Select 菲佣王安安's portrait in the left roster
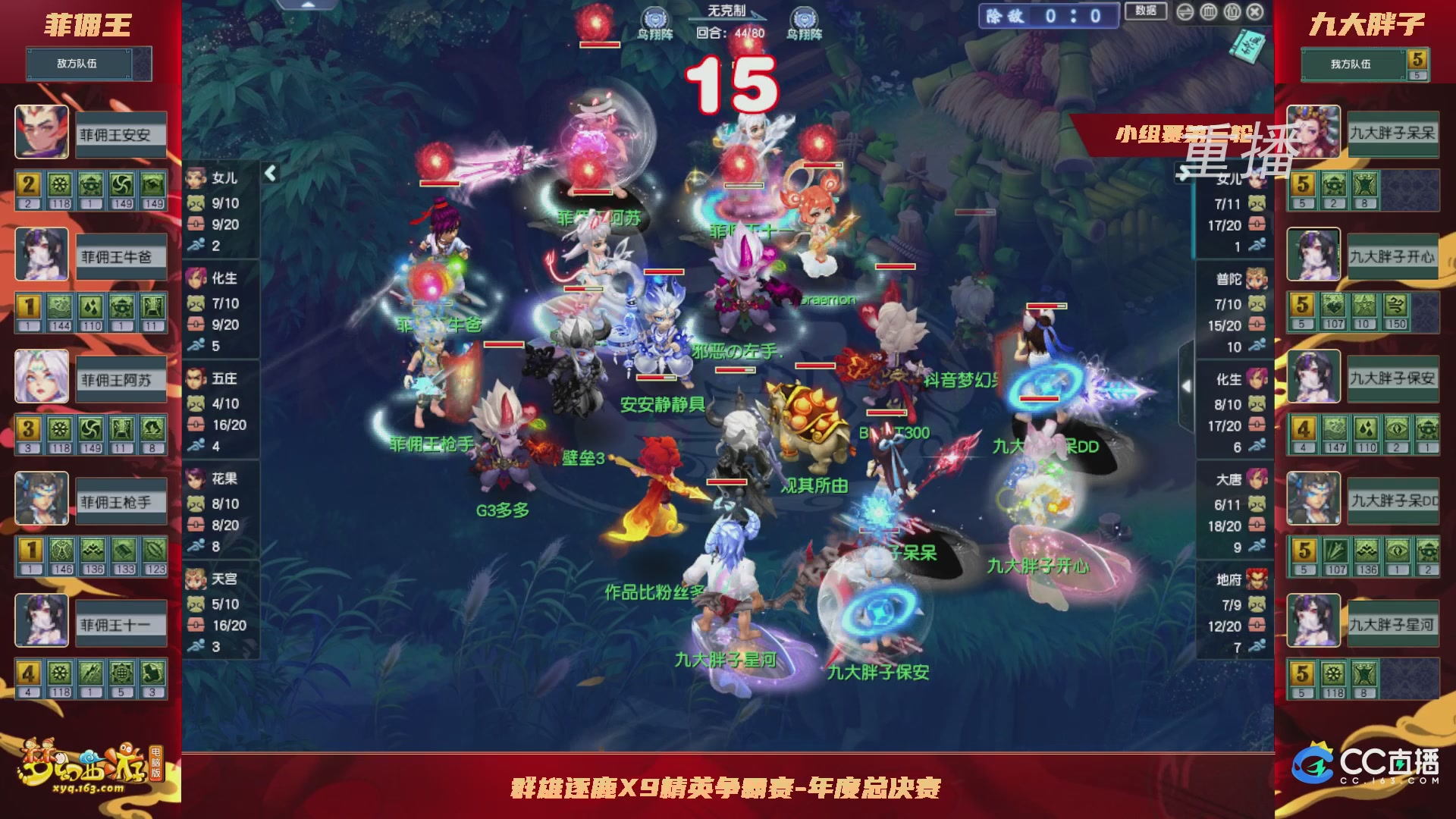Image resolution: width=1456 pixels, height=819 pixels. [x=42, y=133]
